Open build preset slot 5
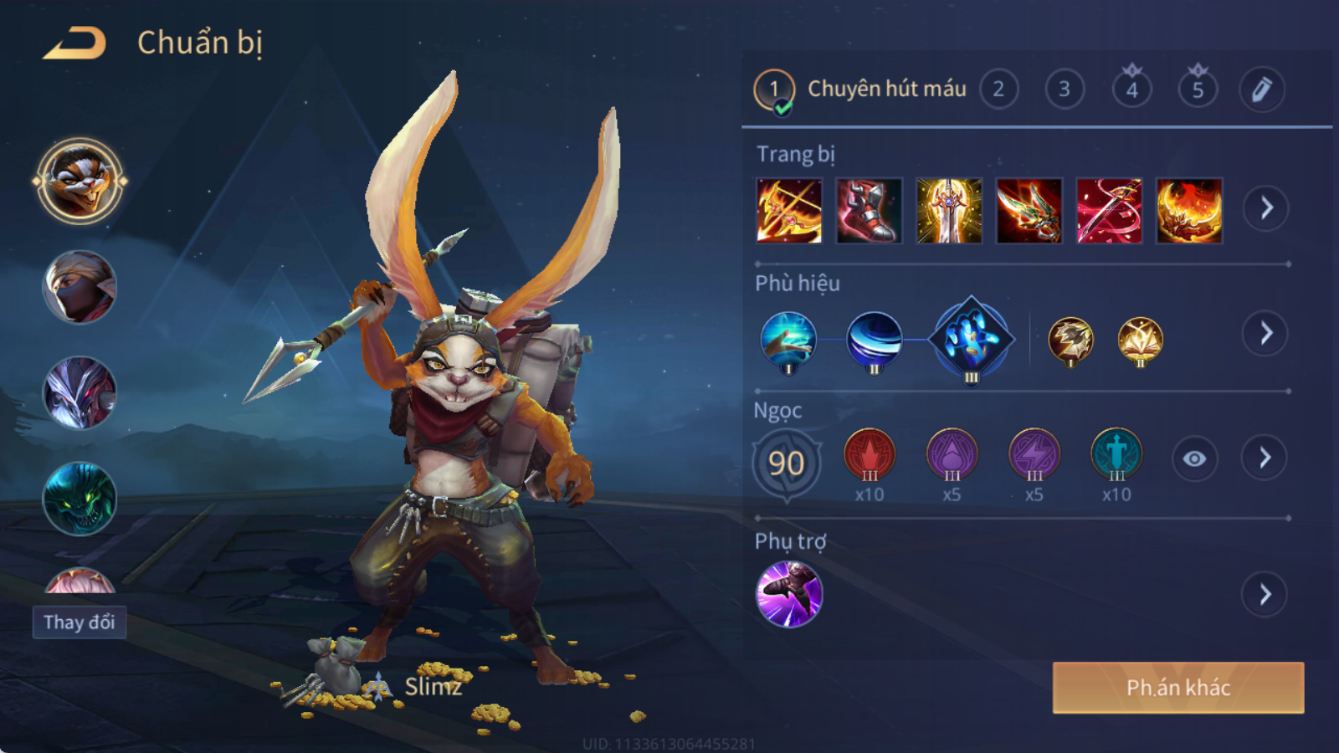The image size is (1339, 753). tap(1197, 90)
